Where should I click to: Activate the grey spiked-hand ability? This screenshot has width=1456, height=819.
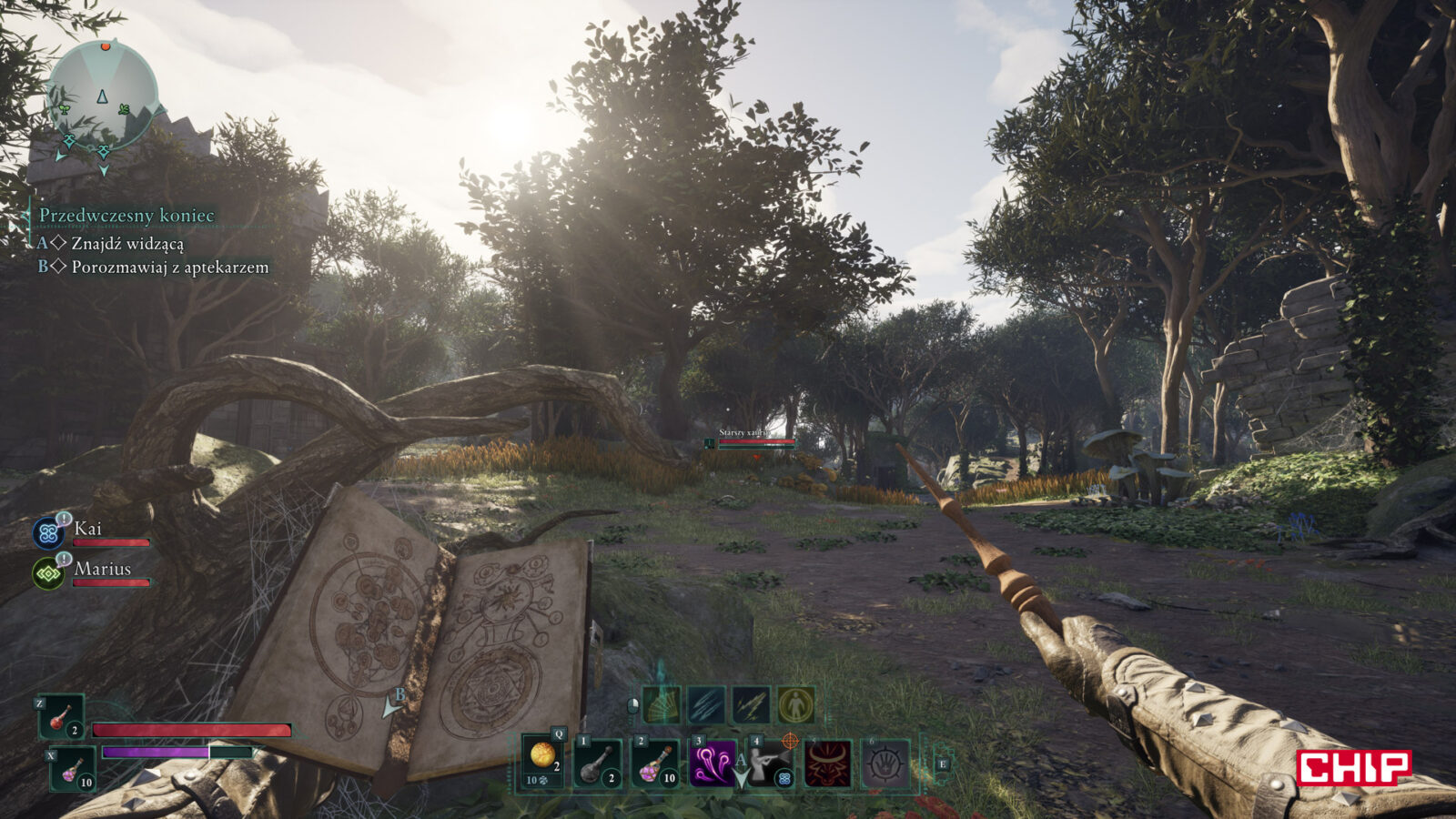coord(885,763)
